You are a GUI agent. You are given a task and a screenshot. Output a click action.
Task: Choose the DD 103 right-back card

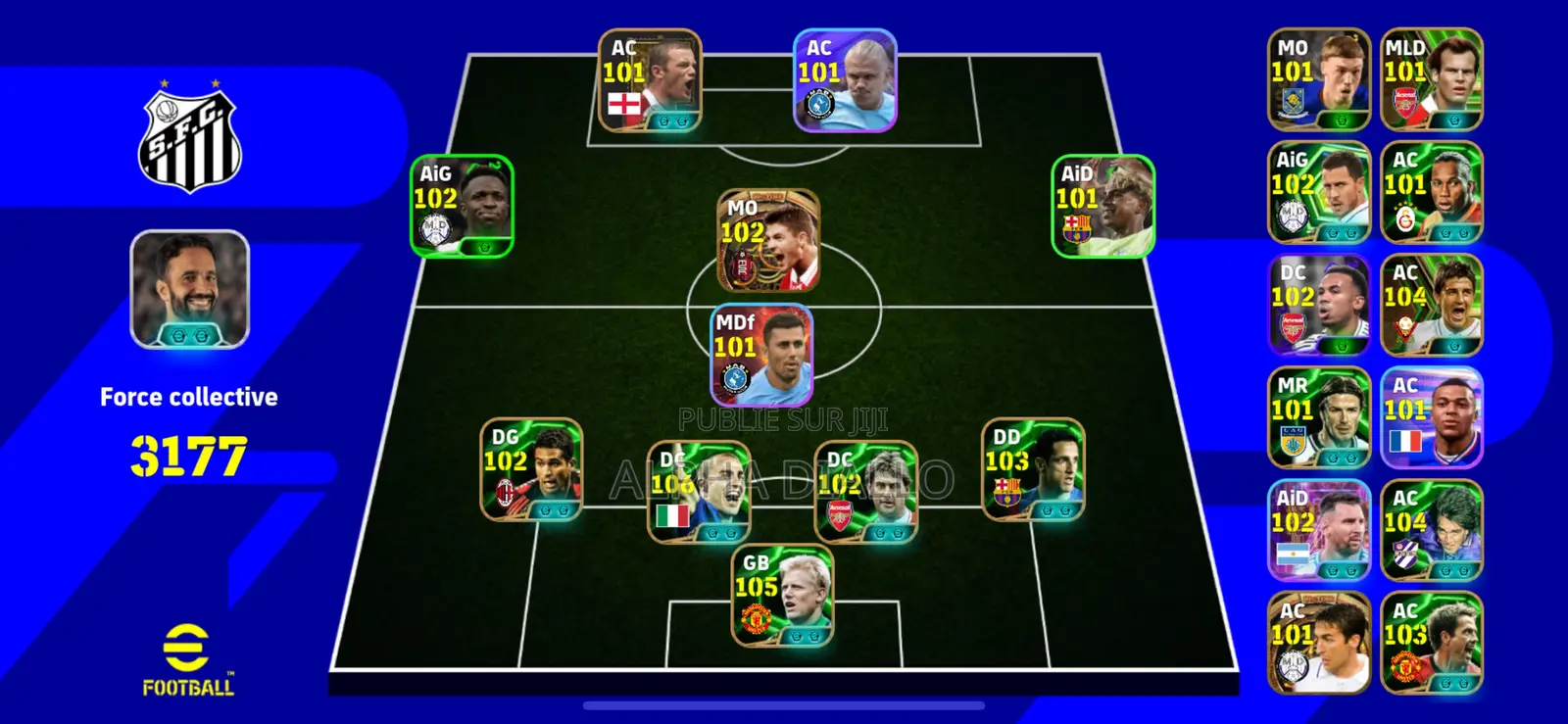1033,469
